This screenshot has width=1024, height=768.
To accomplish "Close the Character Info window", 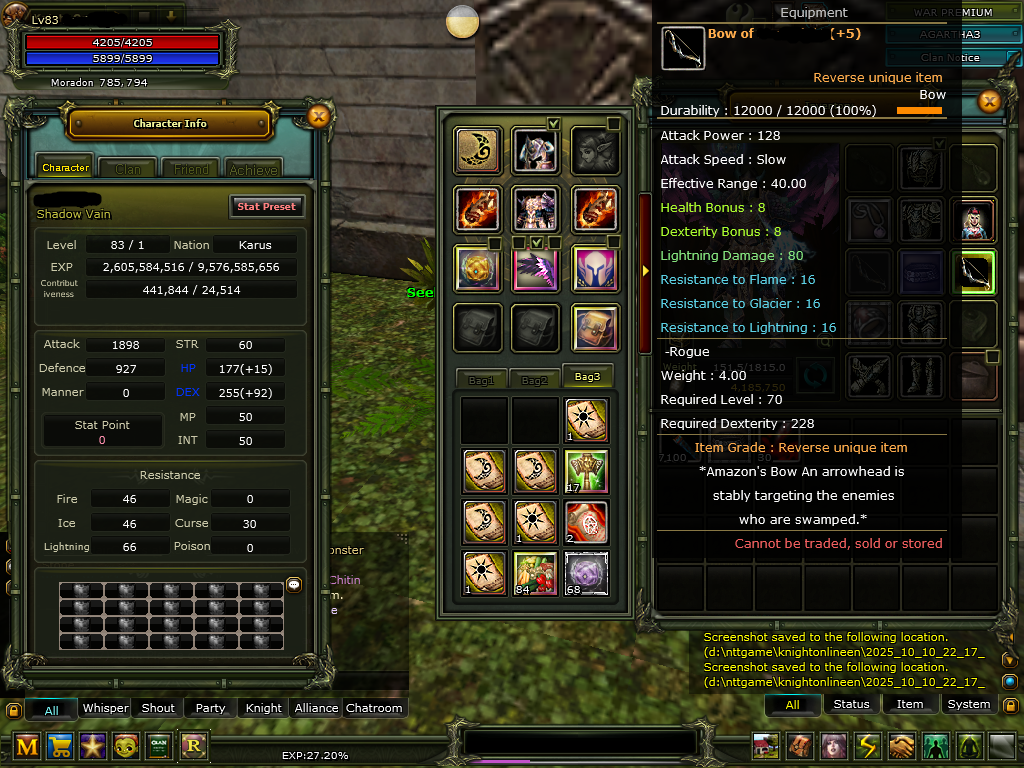I will (318, 116).
